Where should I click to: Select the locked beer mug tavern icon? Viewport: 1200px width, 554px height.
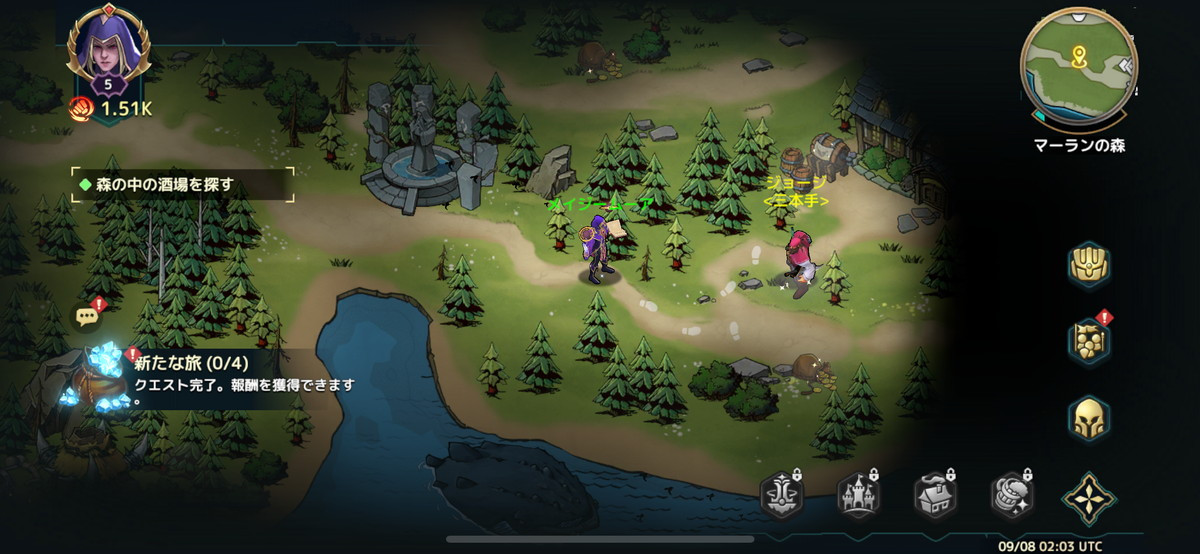tap(1010, 496)
